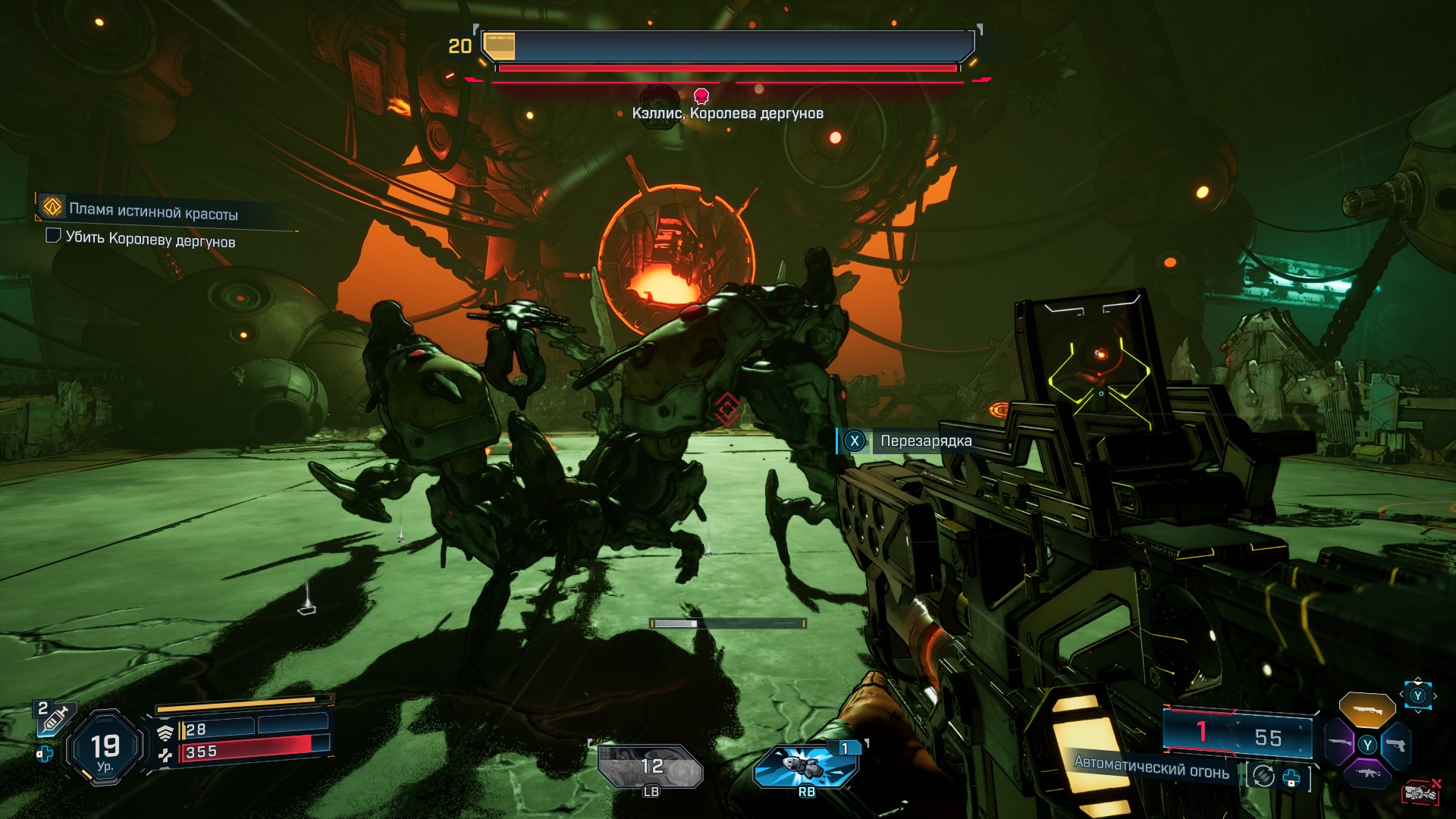This screenshot has width=1456, height=819.
Task: Activate the rocket action skill icon
Action: tap(807, 766)
